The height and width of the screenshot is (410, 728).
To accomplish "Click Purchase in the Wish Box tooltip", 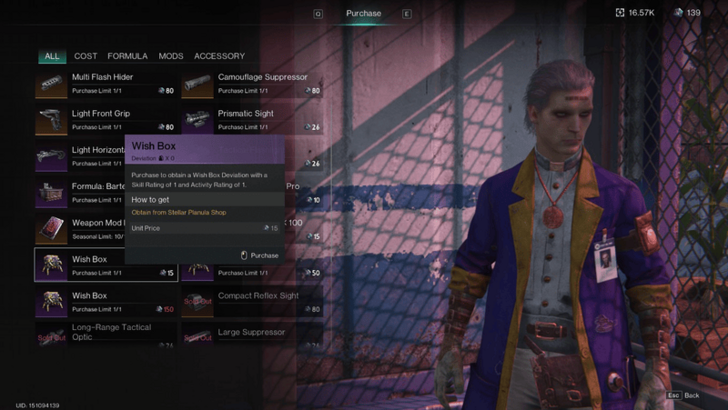I will pos(260,255).
